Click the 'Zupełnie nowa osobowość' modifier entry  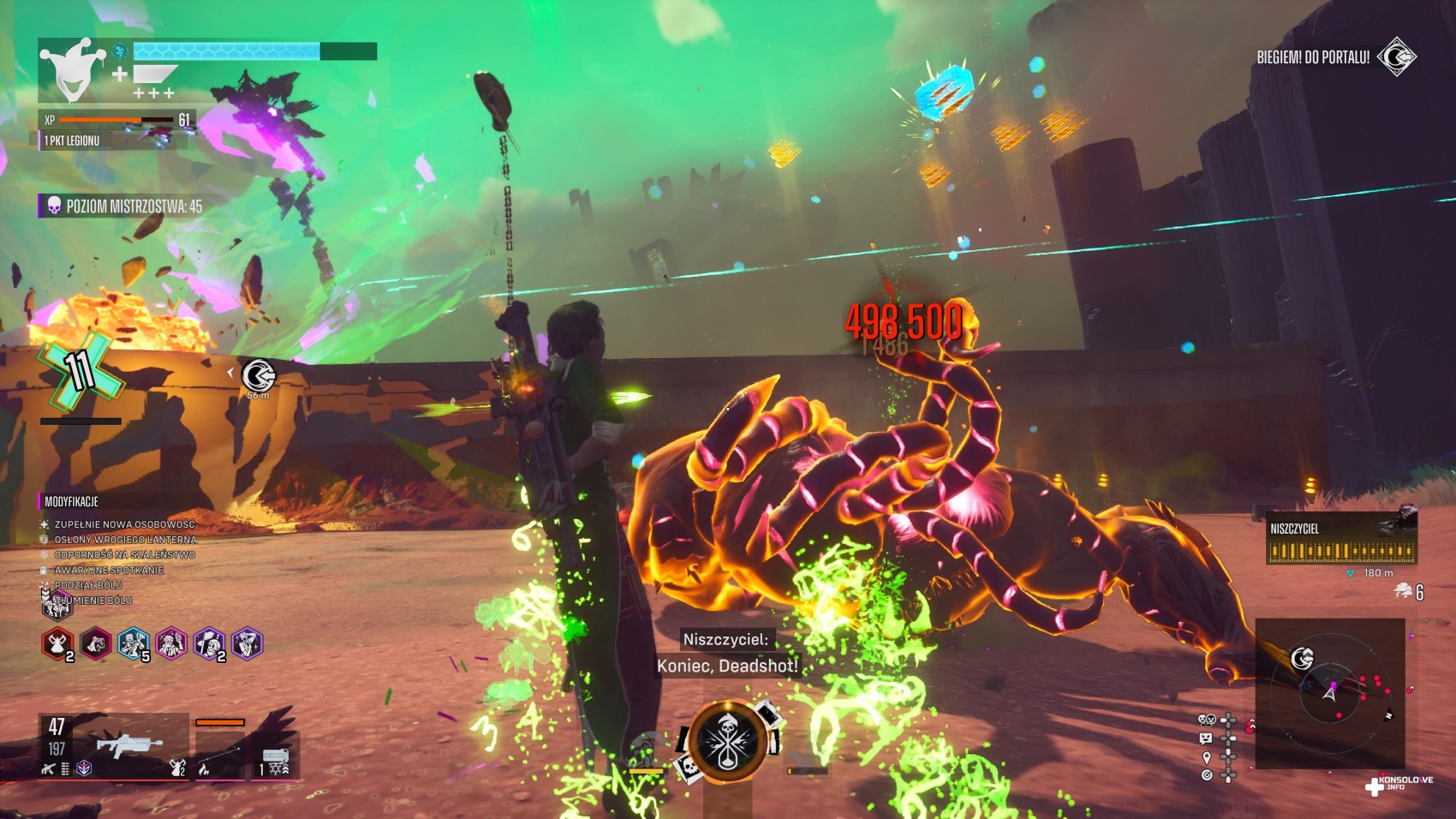124,524
